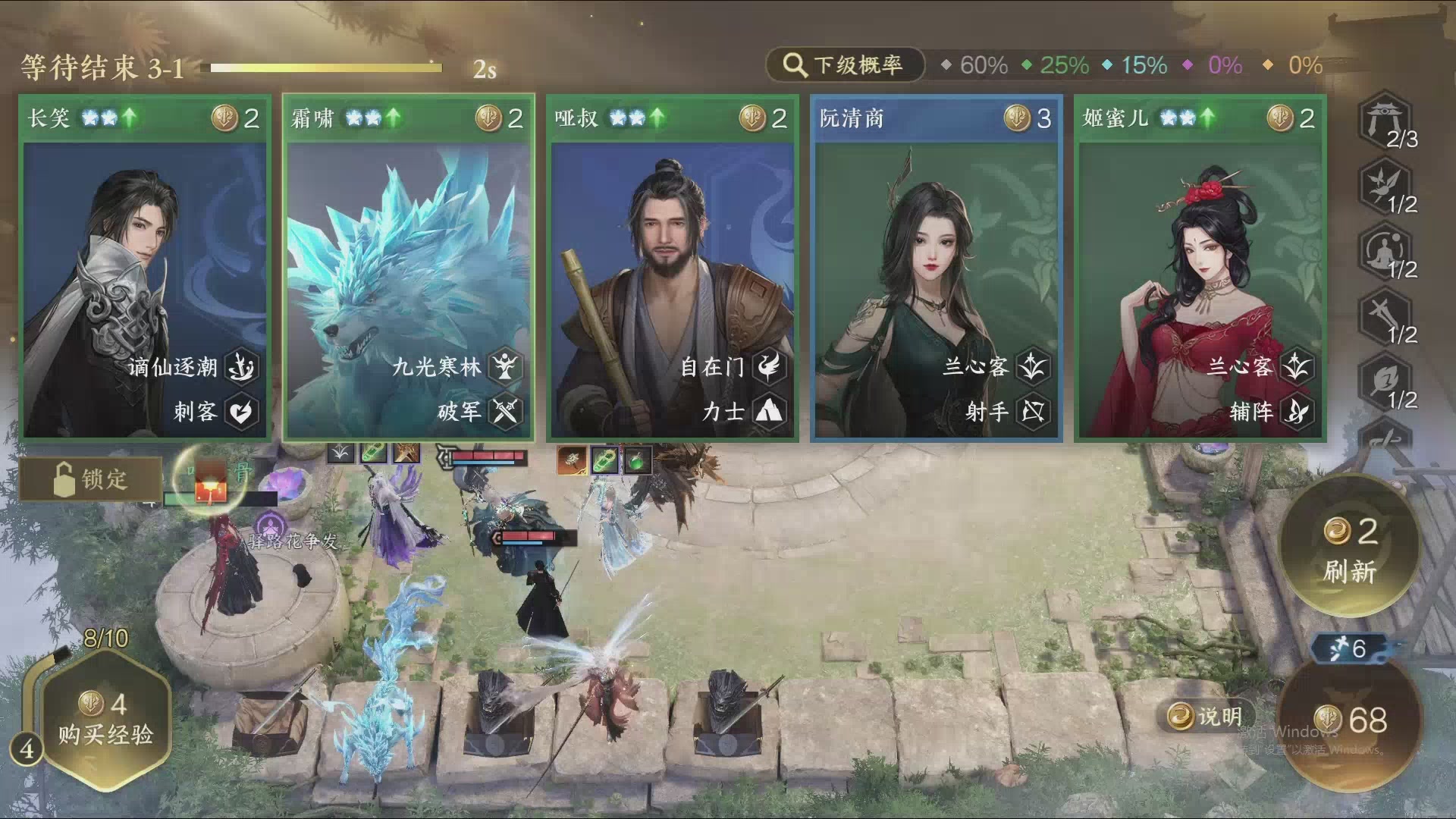Image resolution: width=1456 pixels, height=819 pixels.
Task: Select the 刺客 trait icon on 长笑's card
Action: pyautogui.click(x=241, y=412)
